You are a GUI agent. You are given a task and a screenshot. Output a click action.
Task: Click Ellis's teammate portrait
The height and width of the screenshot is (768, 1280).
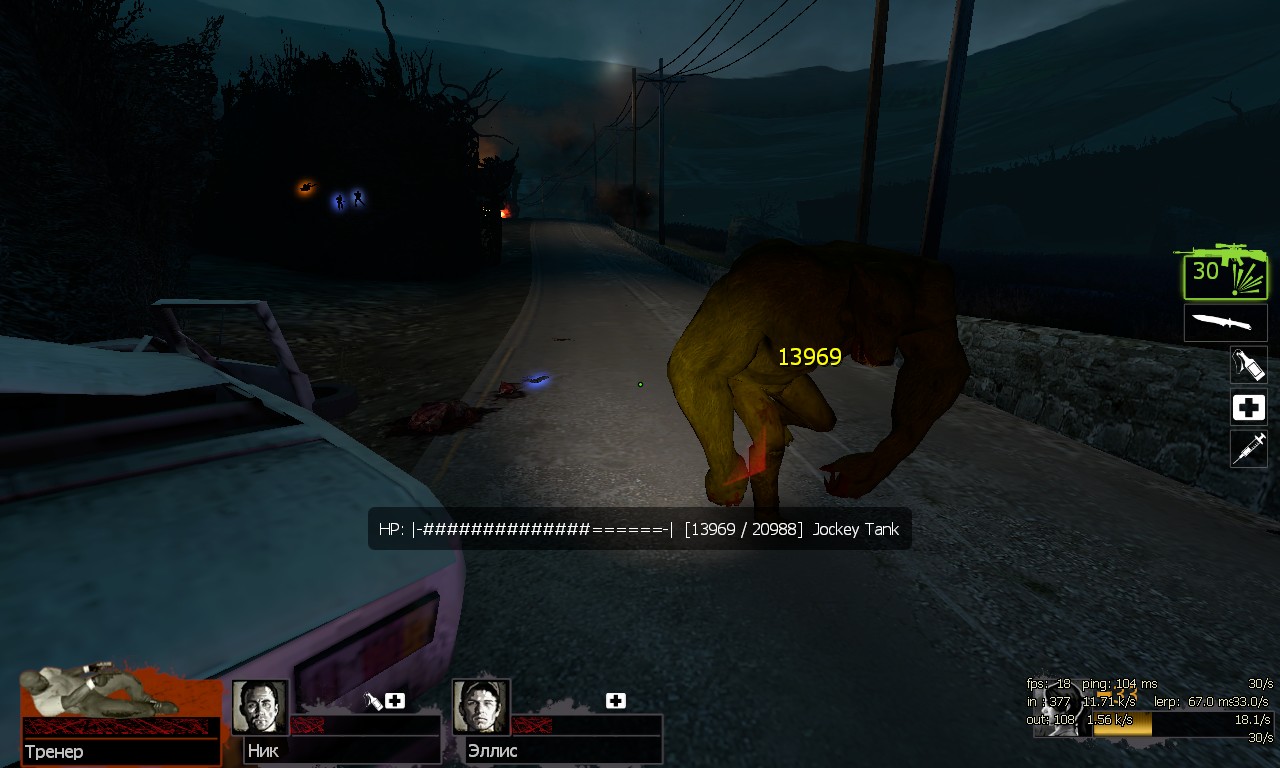point(481,708)
